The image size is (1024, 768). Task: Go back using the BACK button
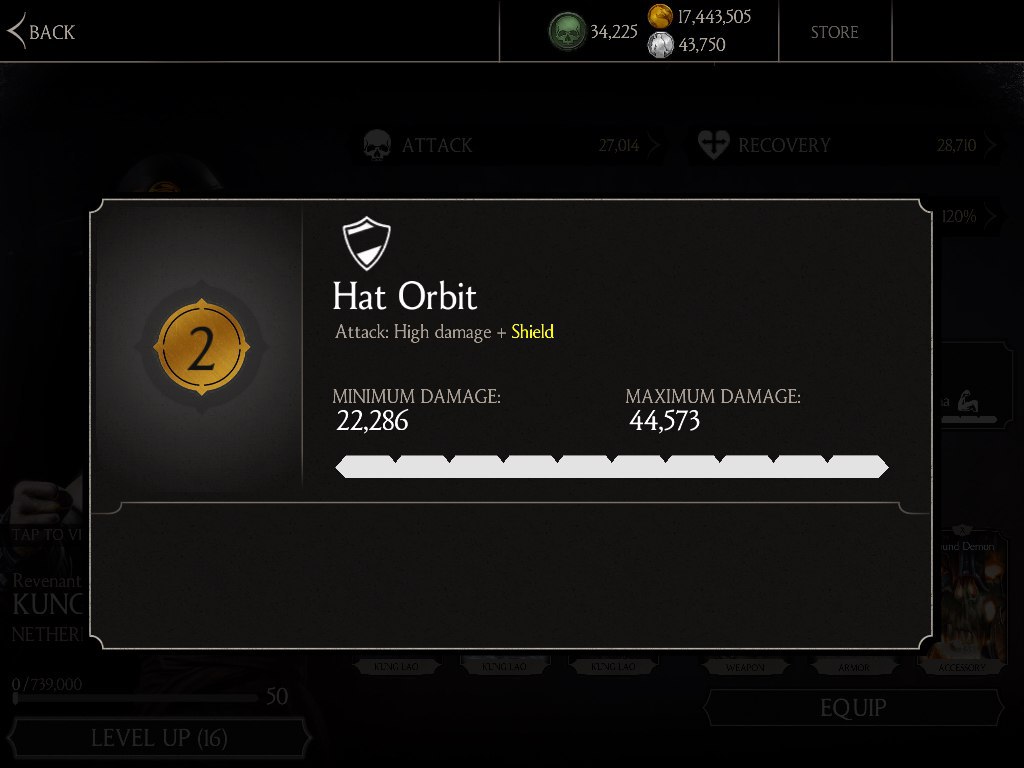click(x=42, y=32)
